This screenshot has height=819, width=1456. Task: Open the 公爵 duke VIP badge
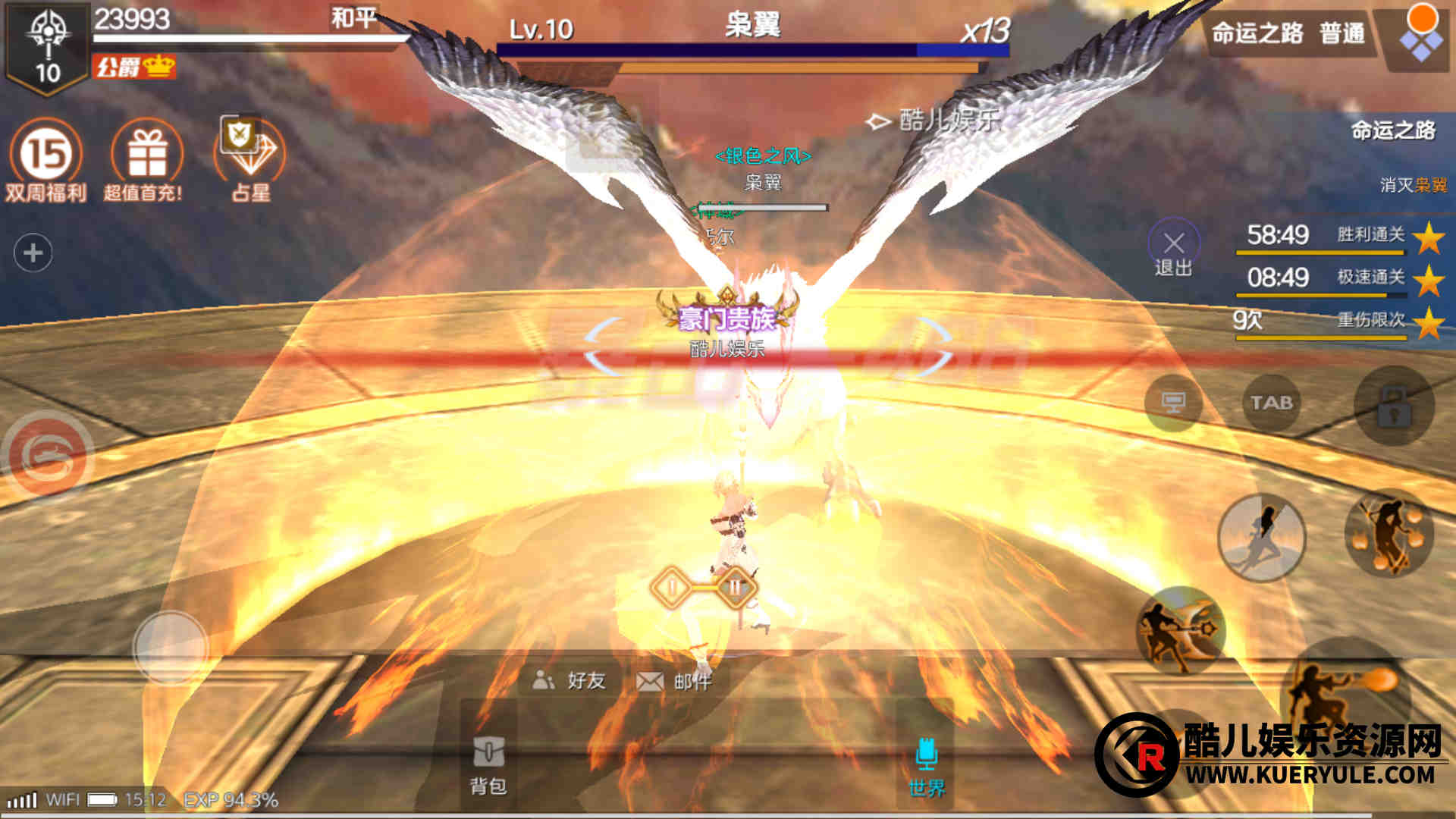pyautogui.click(x=133, y=67)
